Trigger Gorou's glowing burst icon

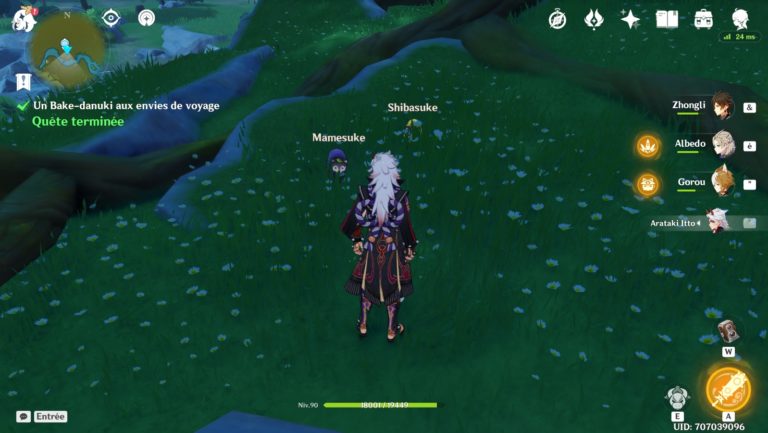click(648, 184)
